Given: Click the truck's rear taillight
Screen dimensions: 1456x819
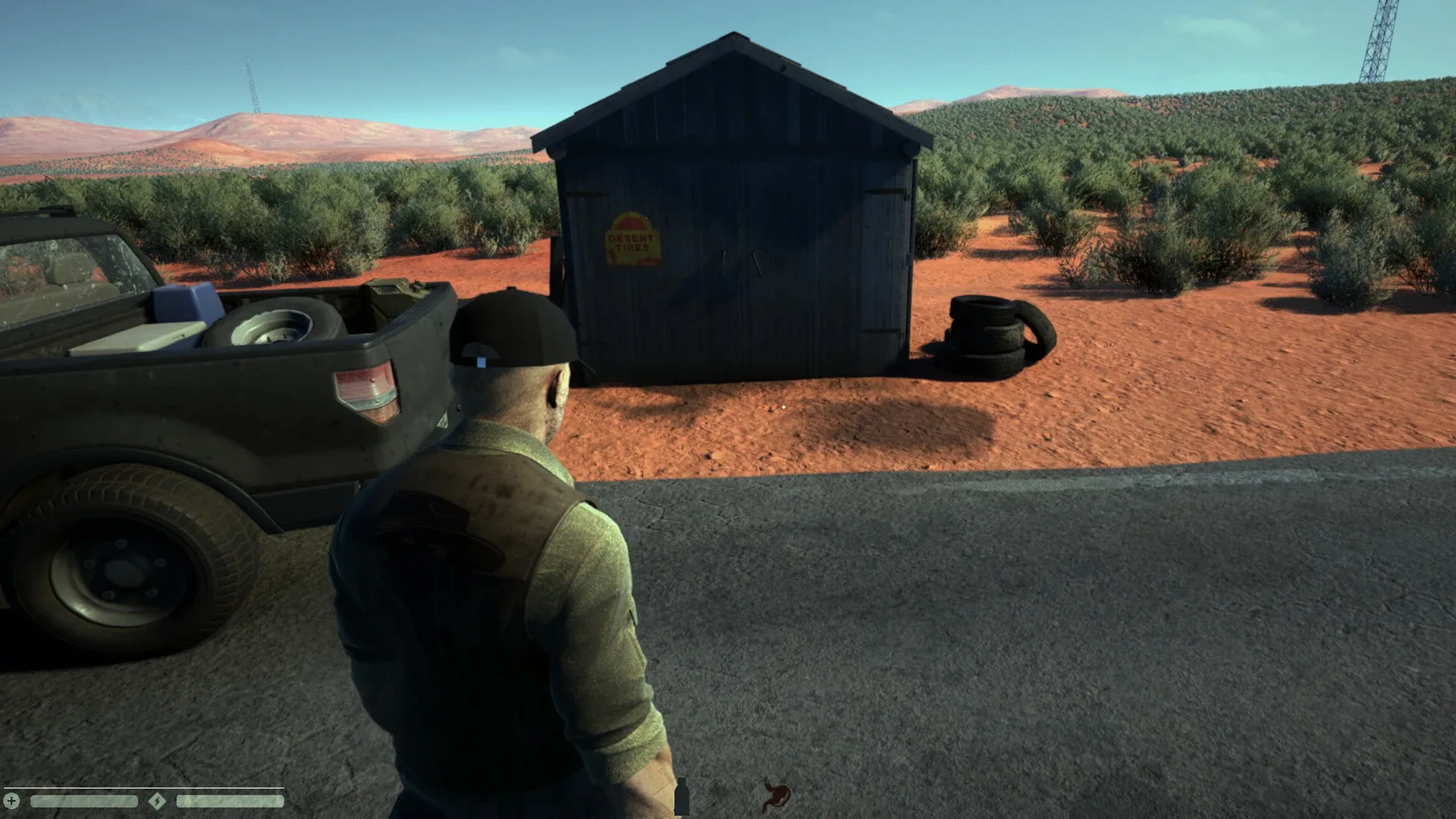Looking at the screenshot, I should 364,394.
